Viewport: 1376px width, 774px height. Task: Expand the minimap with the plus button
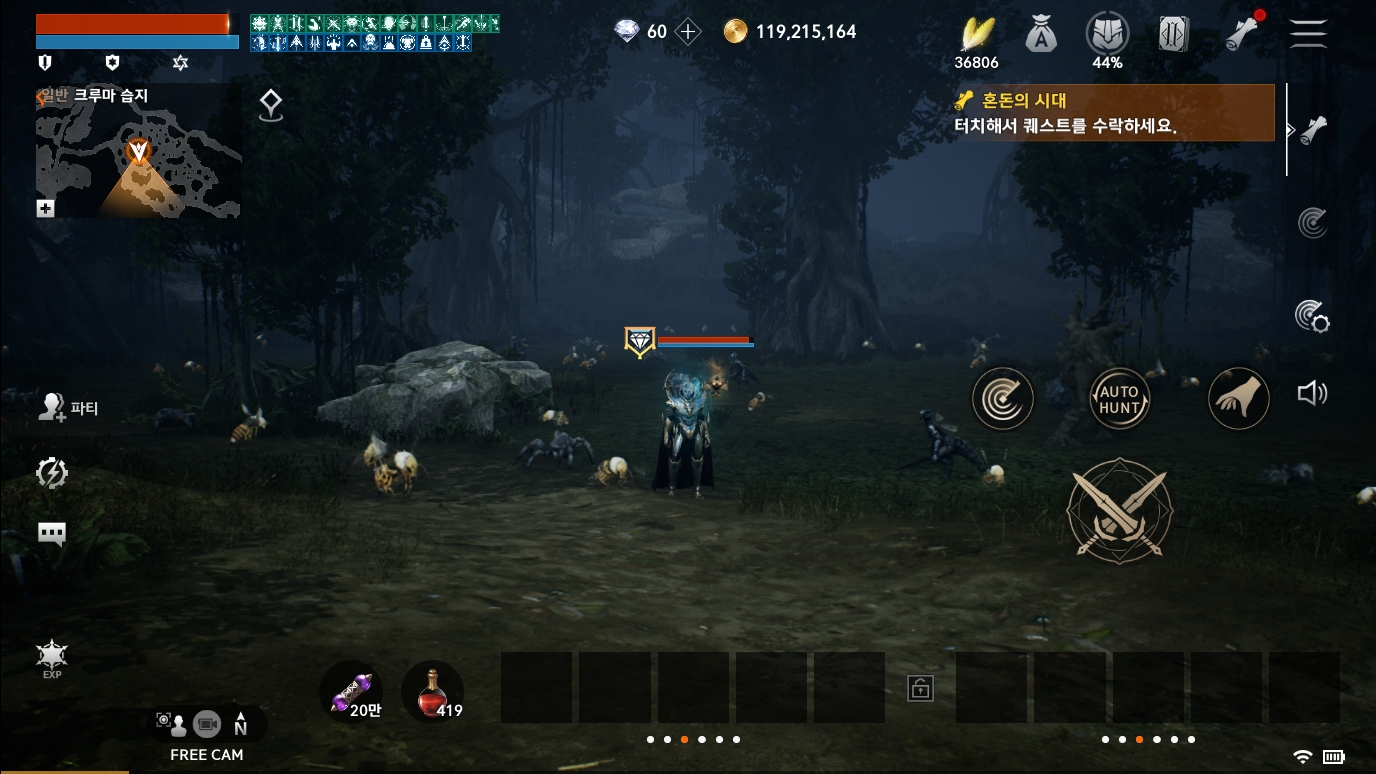point(45,208)
